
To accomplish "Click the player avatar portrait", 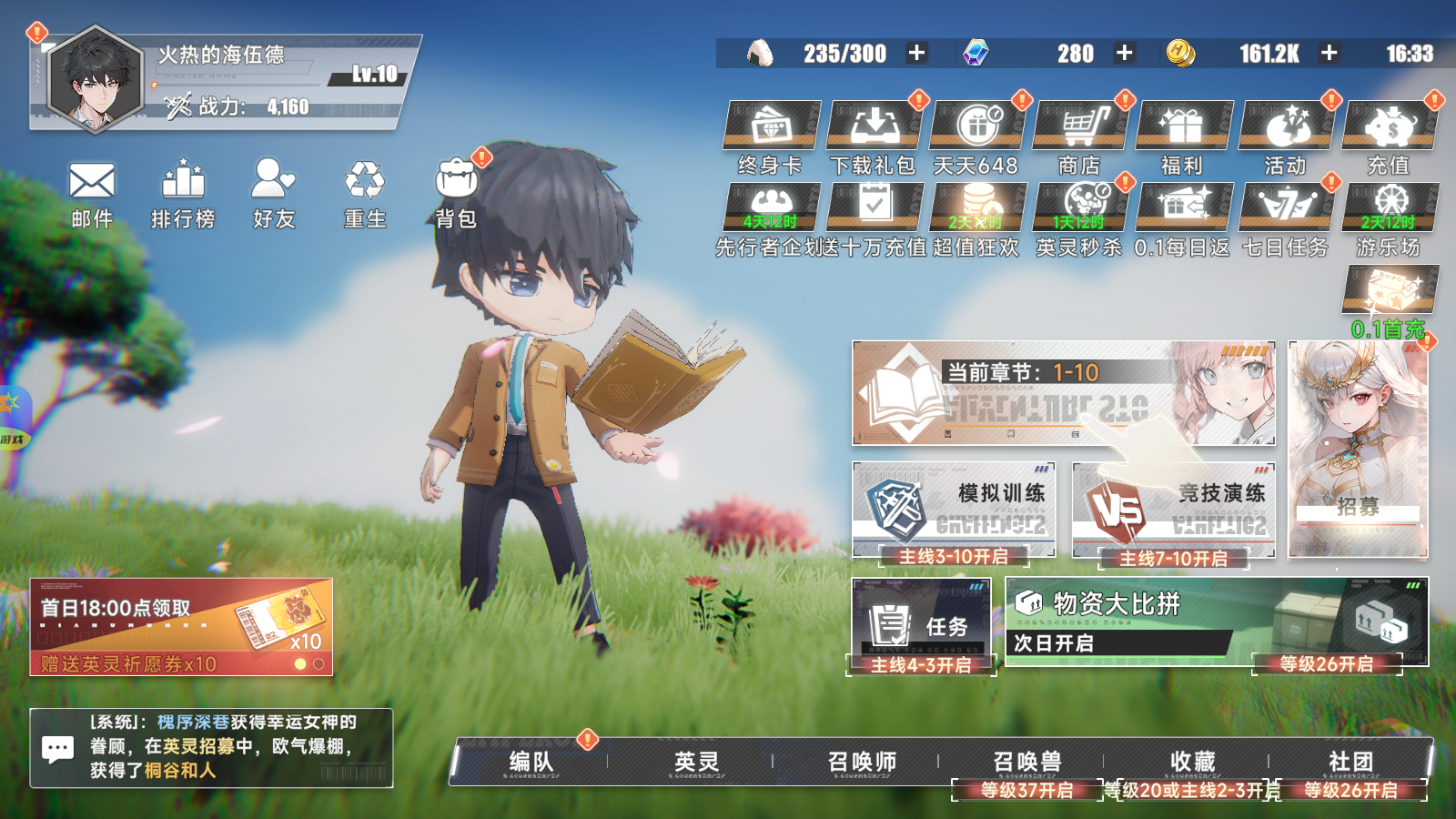I will click(95, 81).
